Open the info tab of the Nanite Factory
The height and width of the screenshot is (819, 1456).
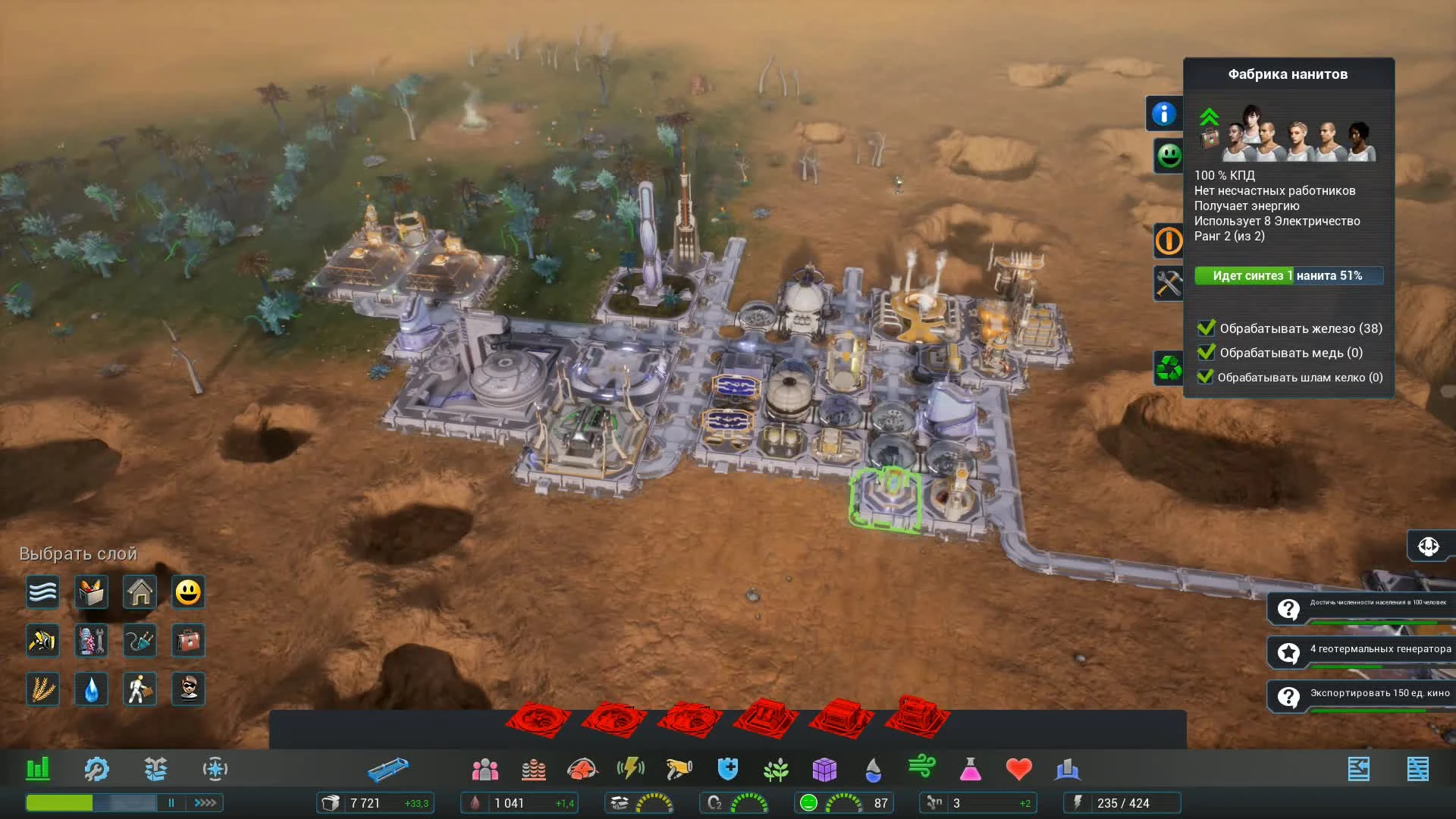1166,112
